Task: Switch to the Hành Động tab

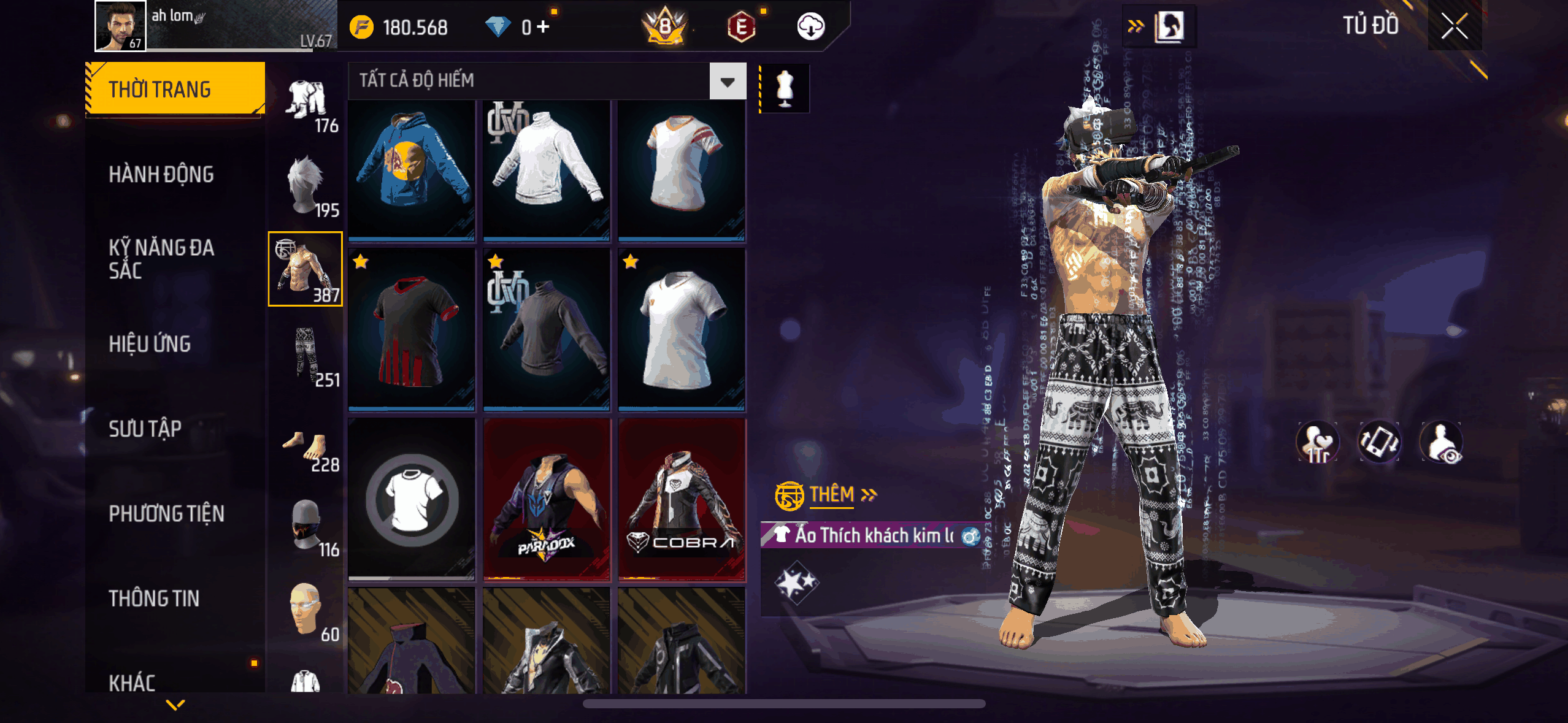Action: tap(161, 175)
